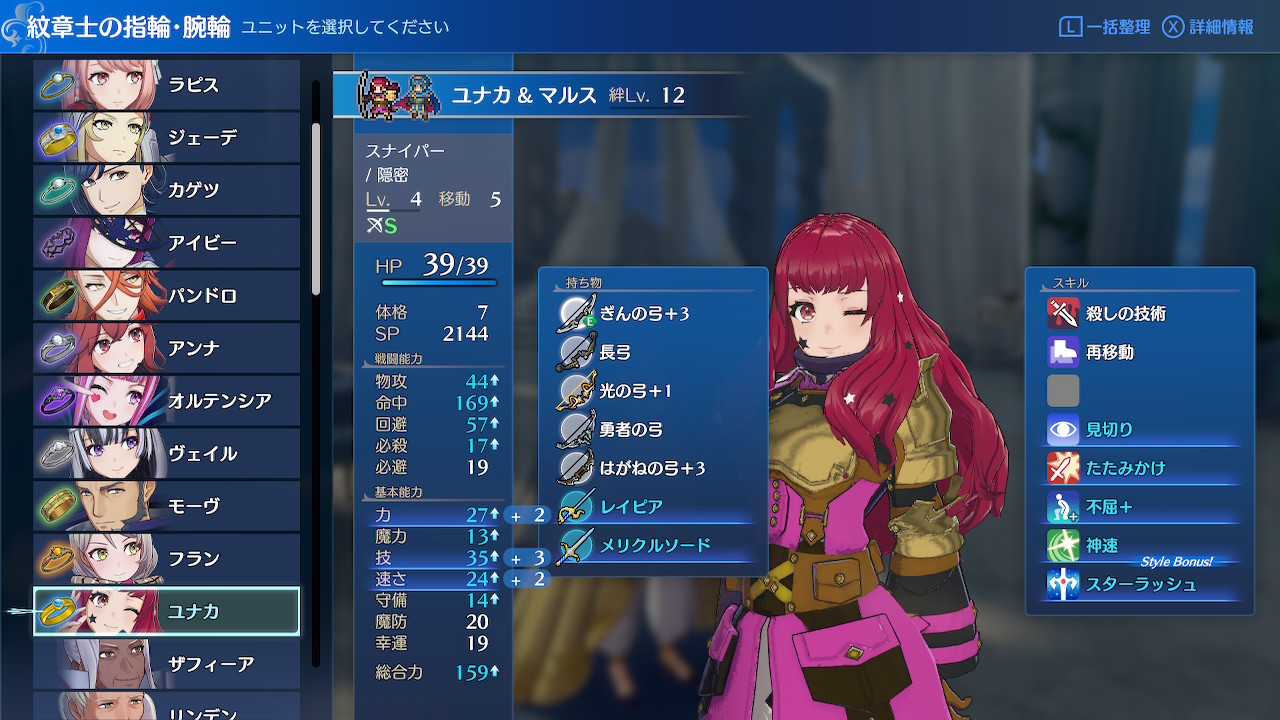Open 詳細情報 detailed info

(1209, 27)
